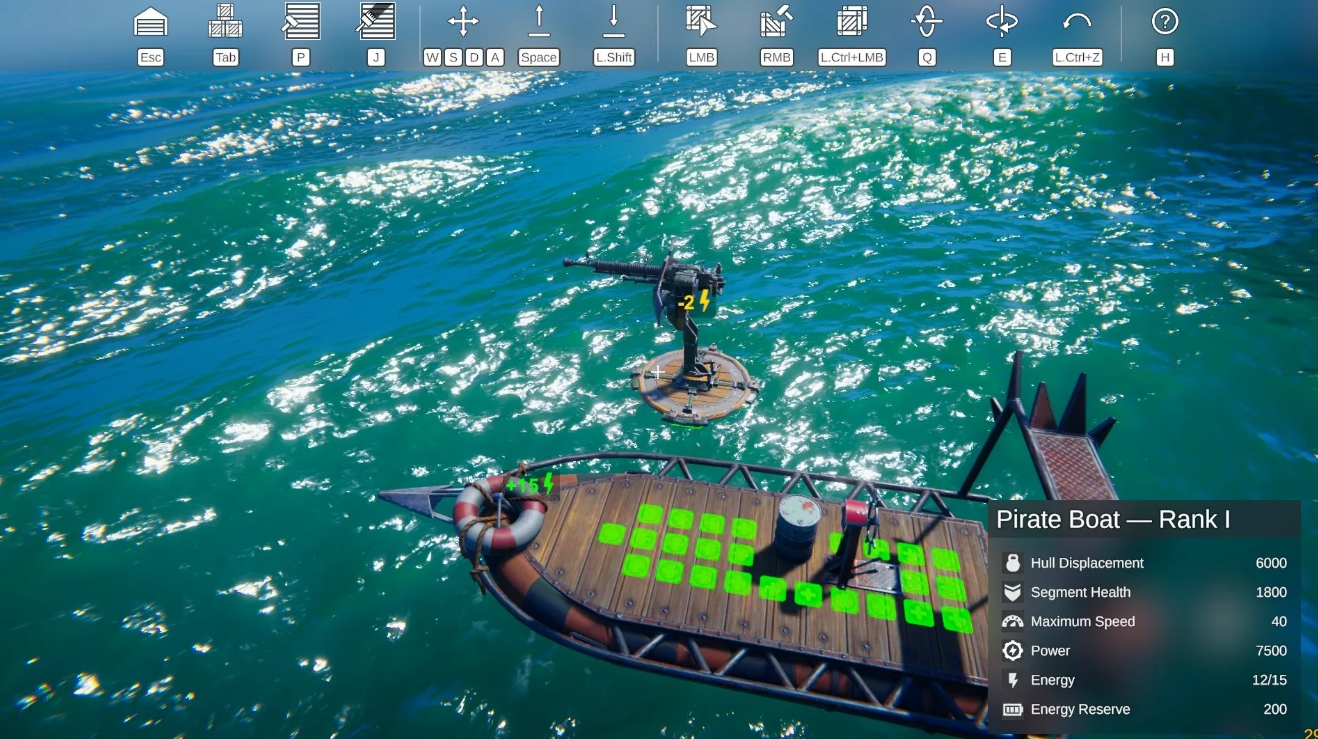Click the rotate horizontally Q icon

click(x=927, y=22)
